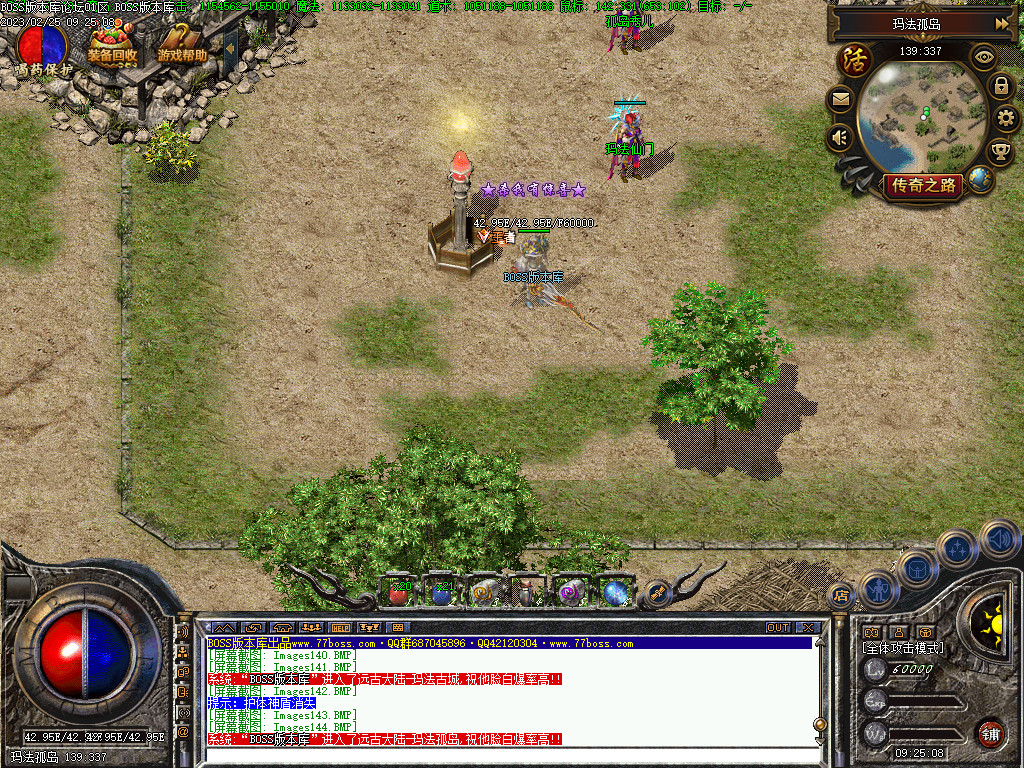This screenshot has height=768, width=1024.
Task: Use the blue potion hotbar slot
Action: pos(441,593)
